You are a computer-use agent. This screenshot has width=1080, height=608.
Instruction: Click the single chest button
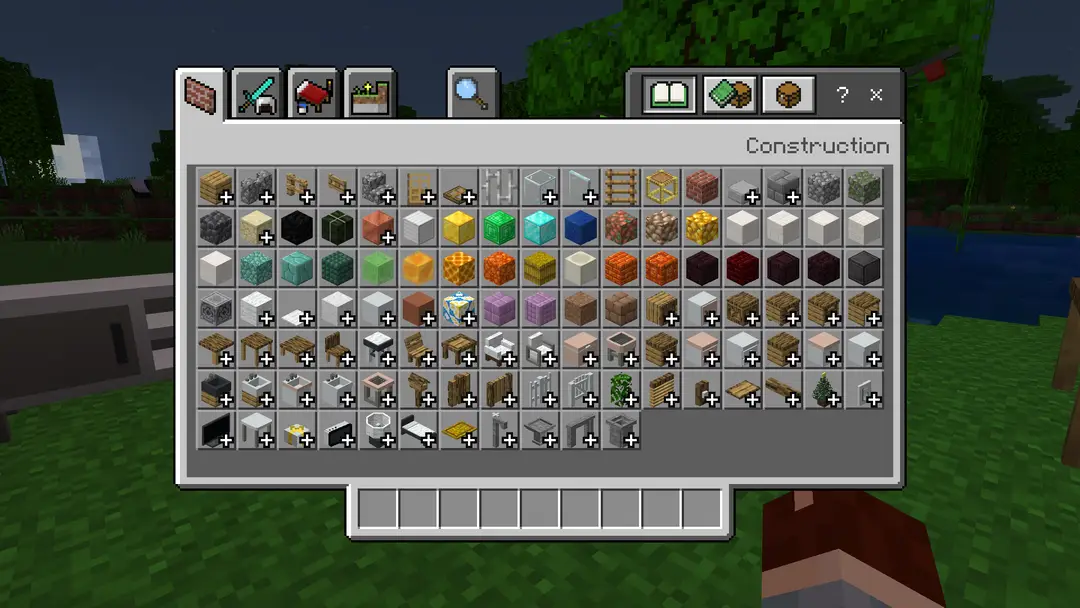click(788, 95)
